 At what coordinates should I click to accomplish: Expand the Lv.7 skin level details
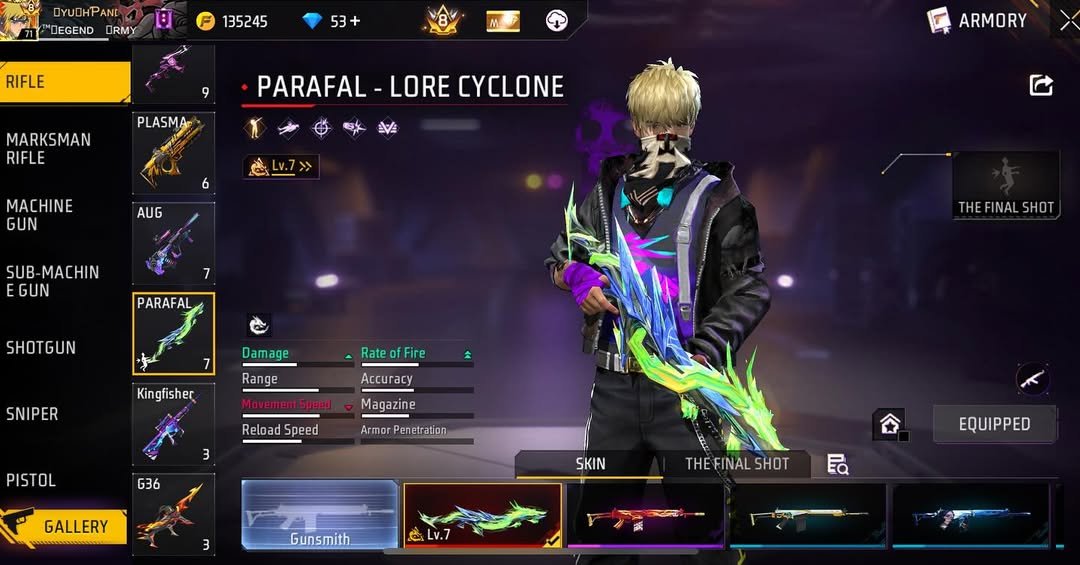click(281, 167)
